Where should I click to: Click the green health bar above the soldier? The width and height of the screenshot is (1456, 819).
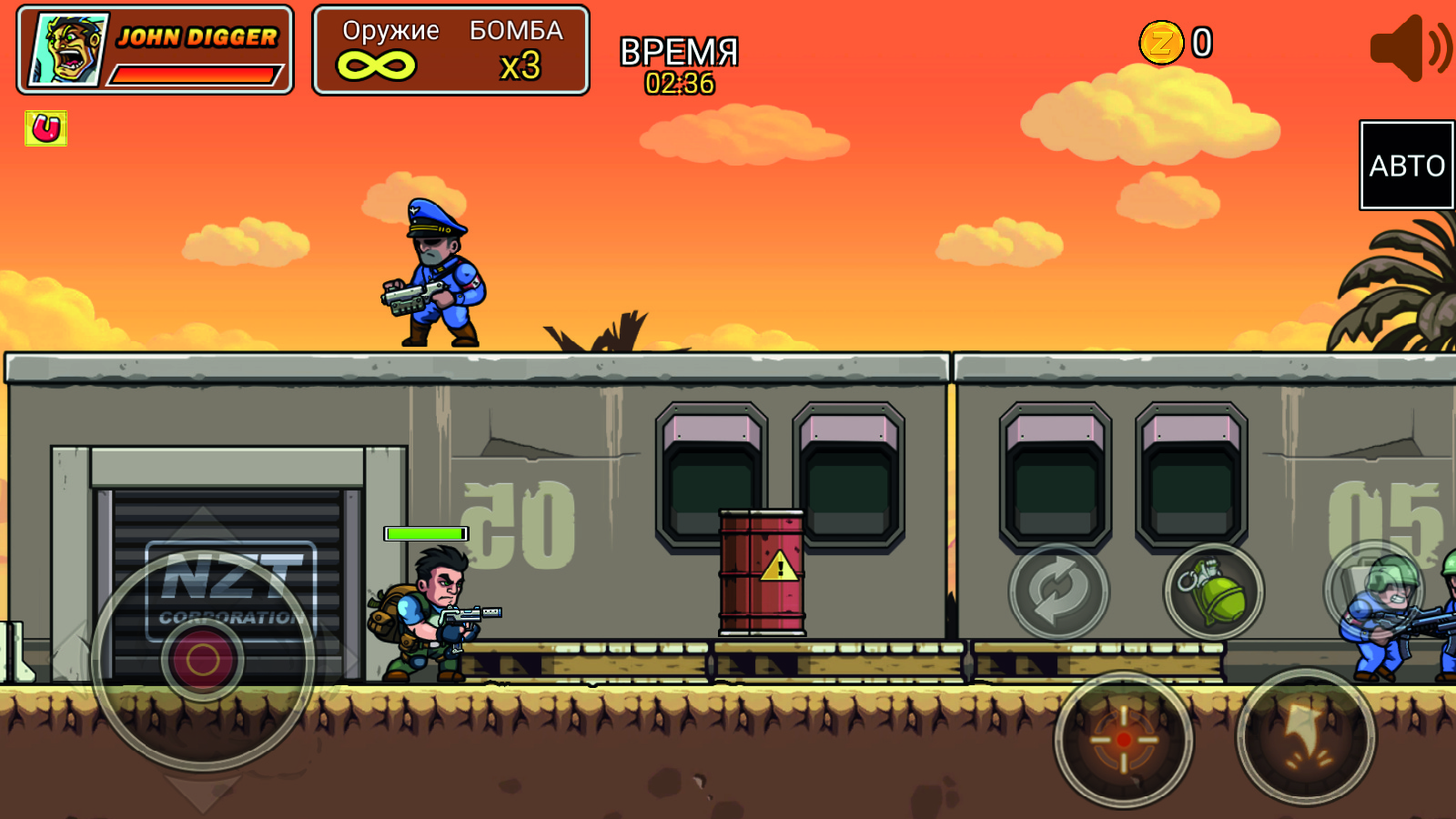424,533
